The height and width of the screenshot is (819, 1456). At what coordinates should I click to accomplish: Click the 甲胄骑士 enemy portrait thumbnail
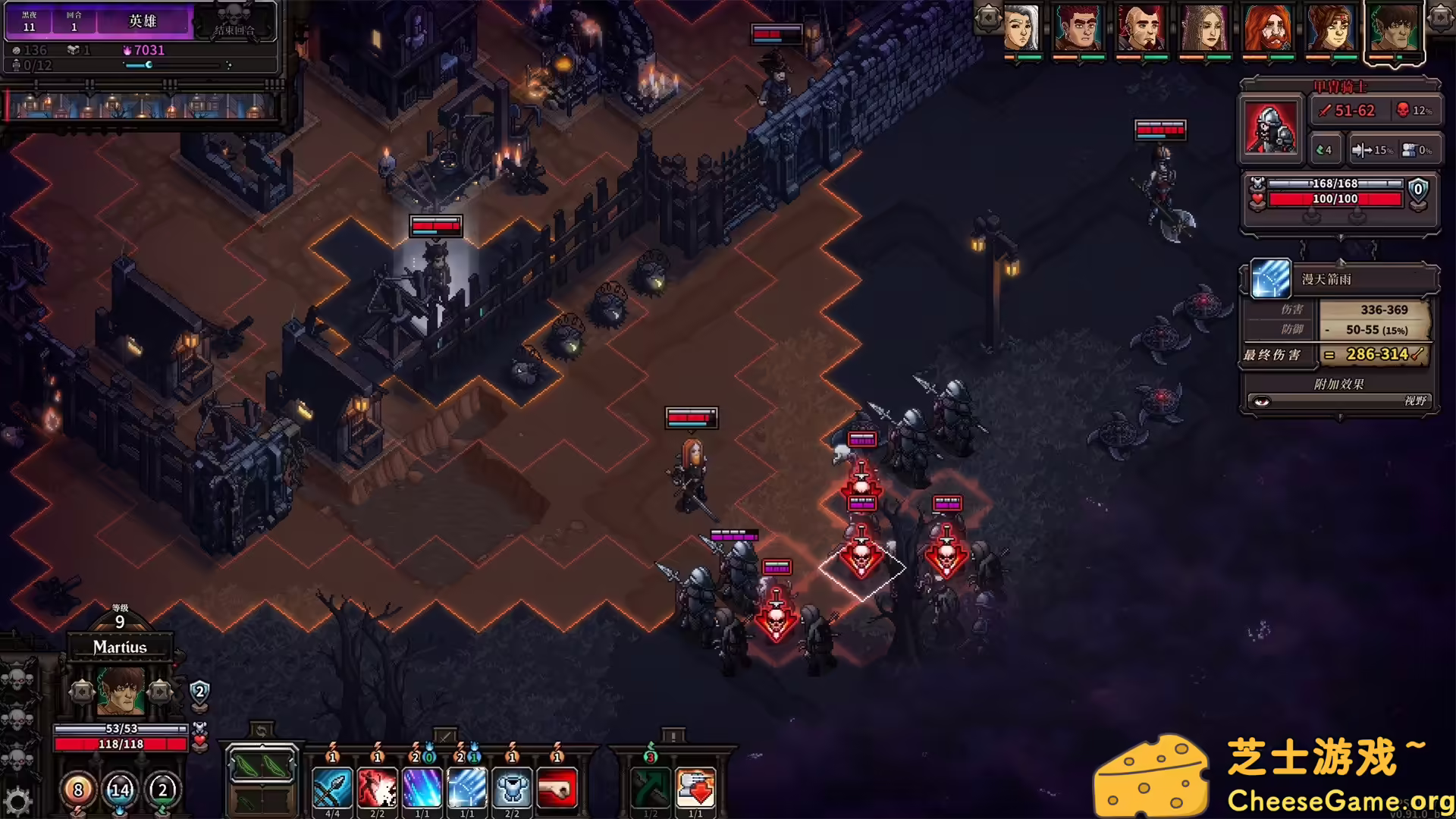click(x=1271, y=127)
